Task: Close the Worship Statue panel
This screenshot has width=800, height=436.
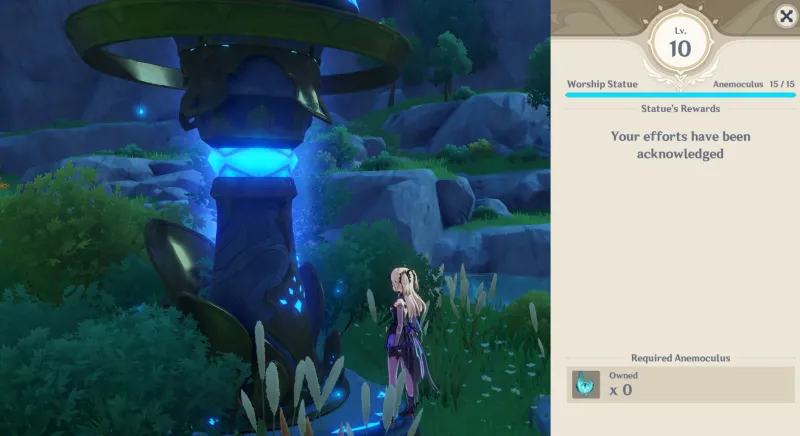Action: click(x=786, y=15)
